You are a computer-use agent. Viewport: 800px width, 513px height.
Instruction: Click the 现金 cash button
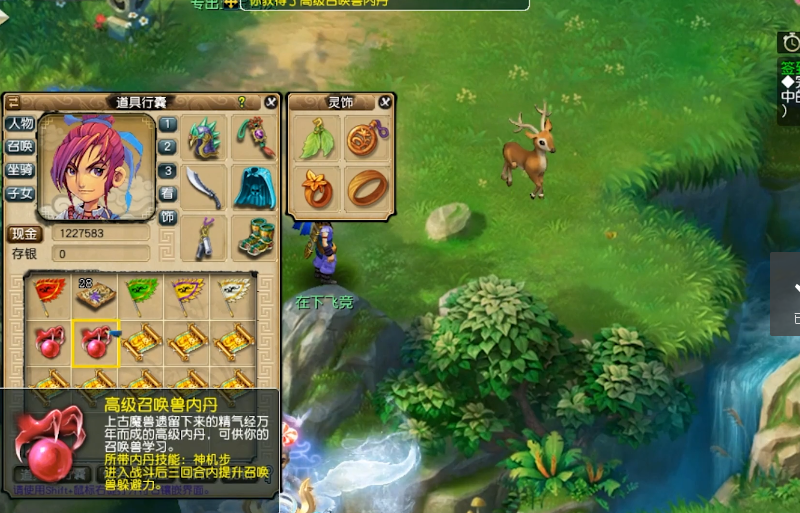[25, 233]
